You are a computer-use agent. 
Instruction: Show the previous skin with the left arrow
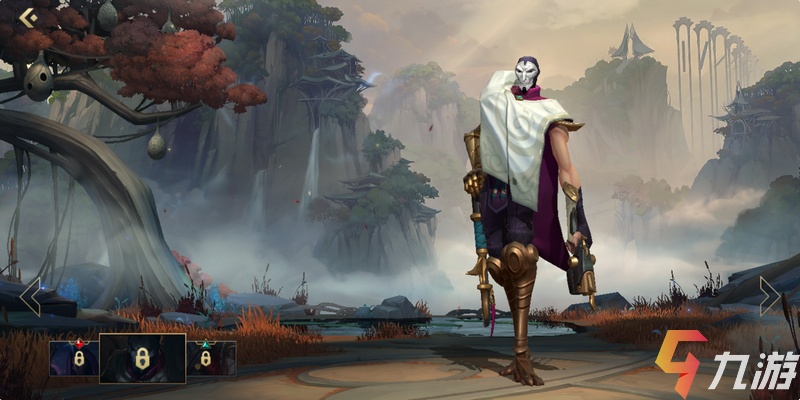click(30, 297)
